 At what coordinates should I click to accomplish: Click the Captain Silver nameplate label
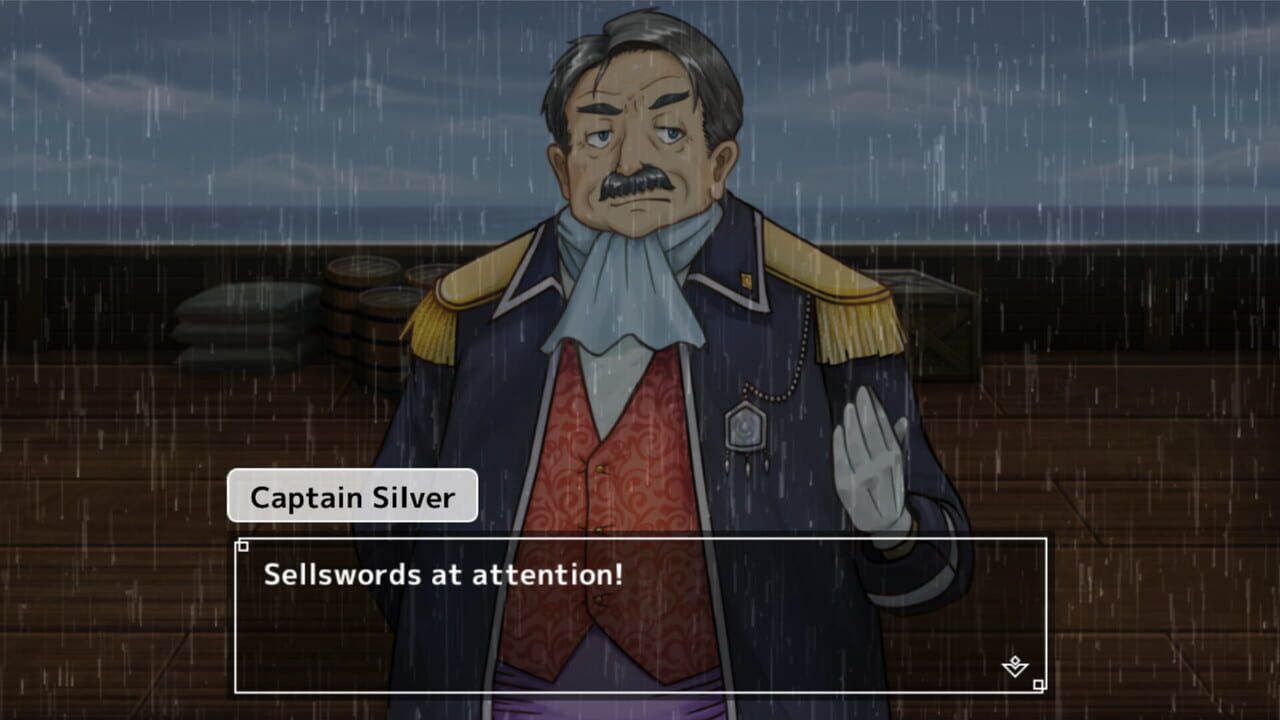point(352,496)
